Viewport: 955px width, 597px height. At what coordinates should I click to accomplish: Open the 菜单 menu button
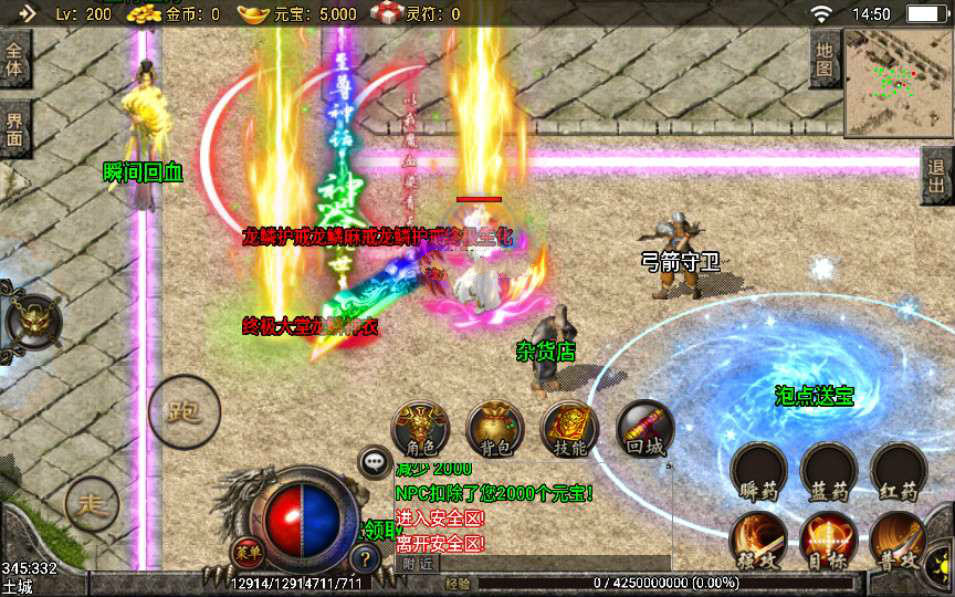247,551
